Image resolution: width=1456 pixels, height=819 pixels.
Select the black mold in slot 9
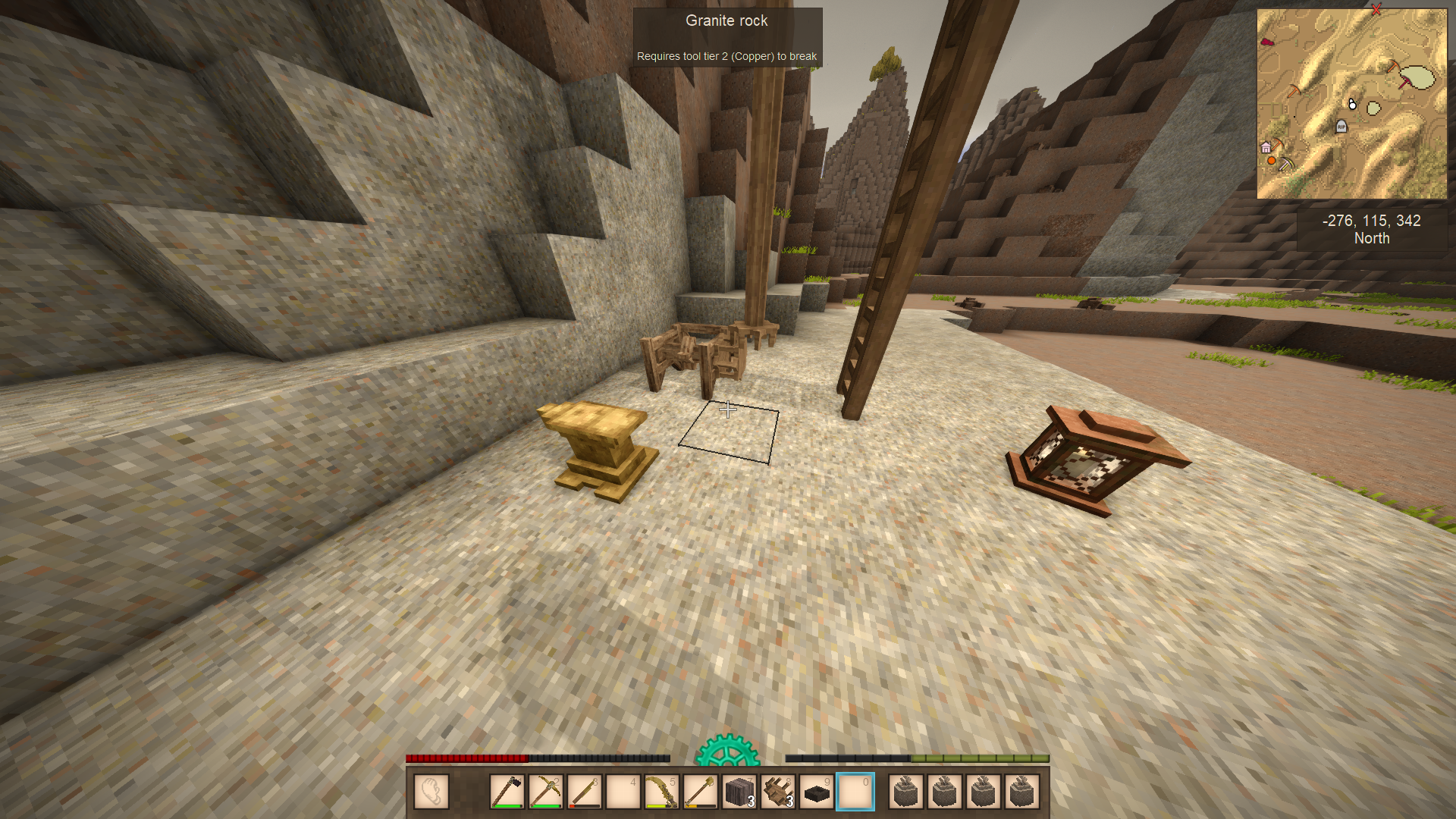817,792
